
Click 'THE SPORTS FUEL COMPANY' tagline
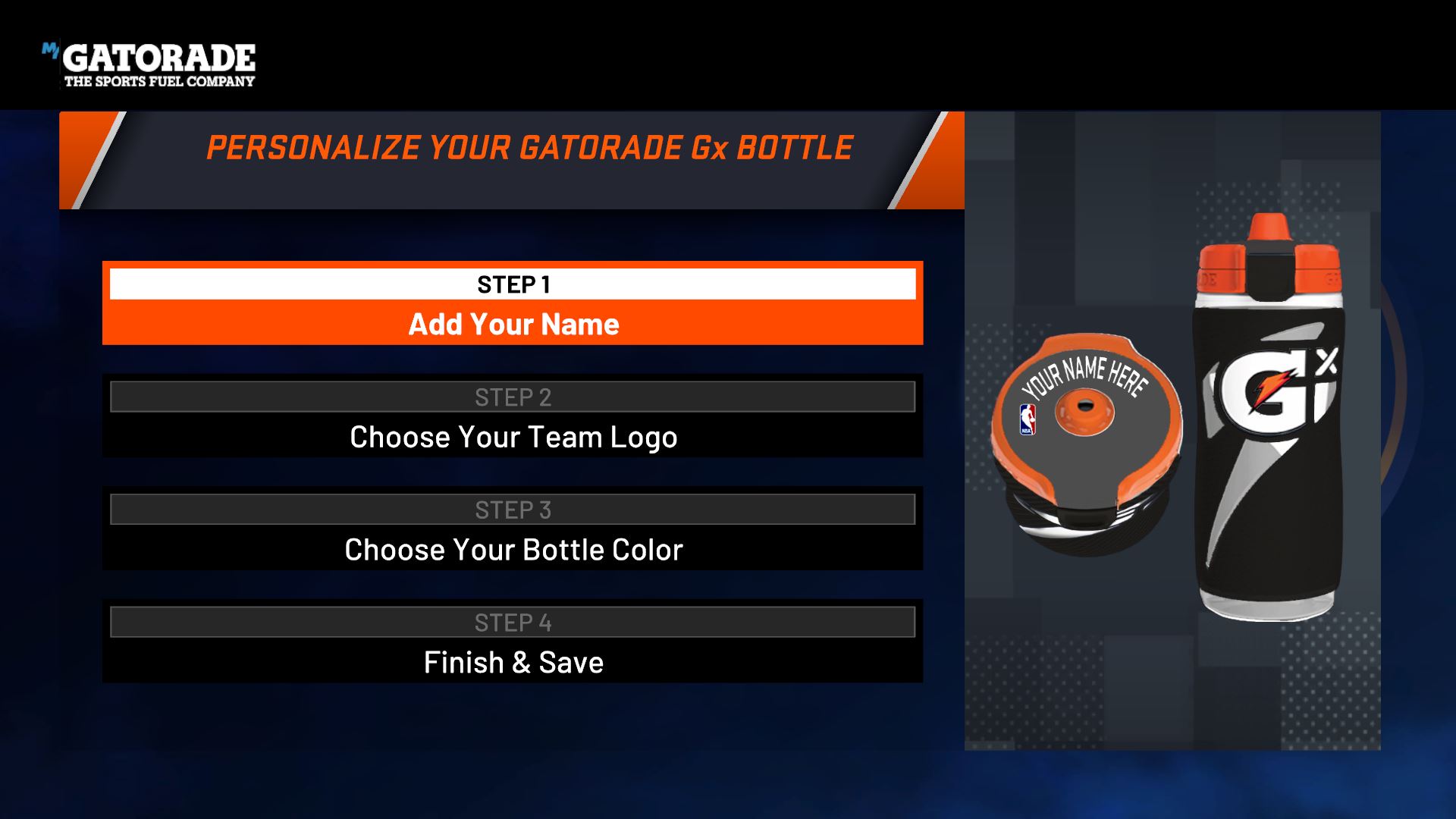pos(159,80)
